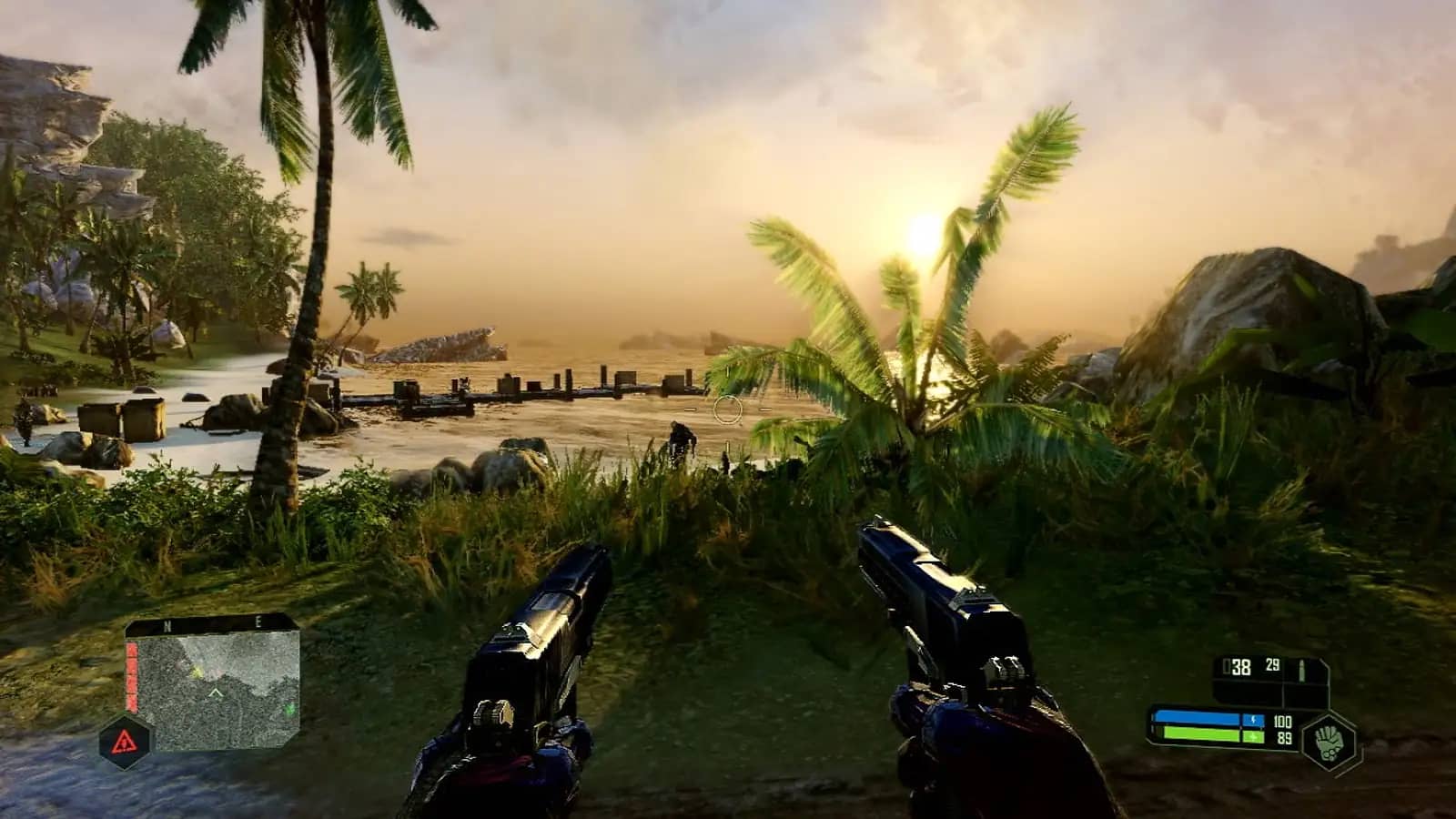Viewport: 1456px width, 819px height.
Task: Click the crosshair at screen center
Action: pos(728,409)
